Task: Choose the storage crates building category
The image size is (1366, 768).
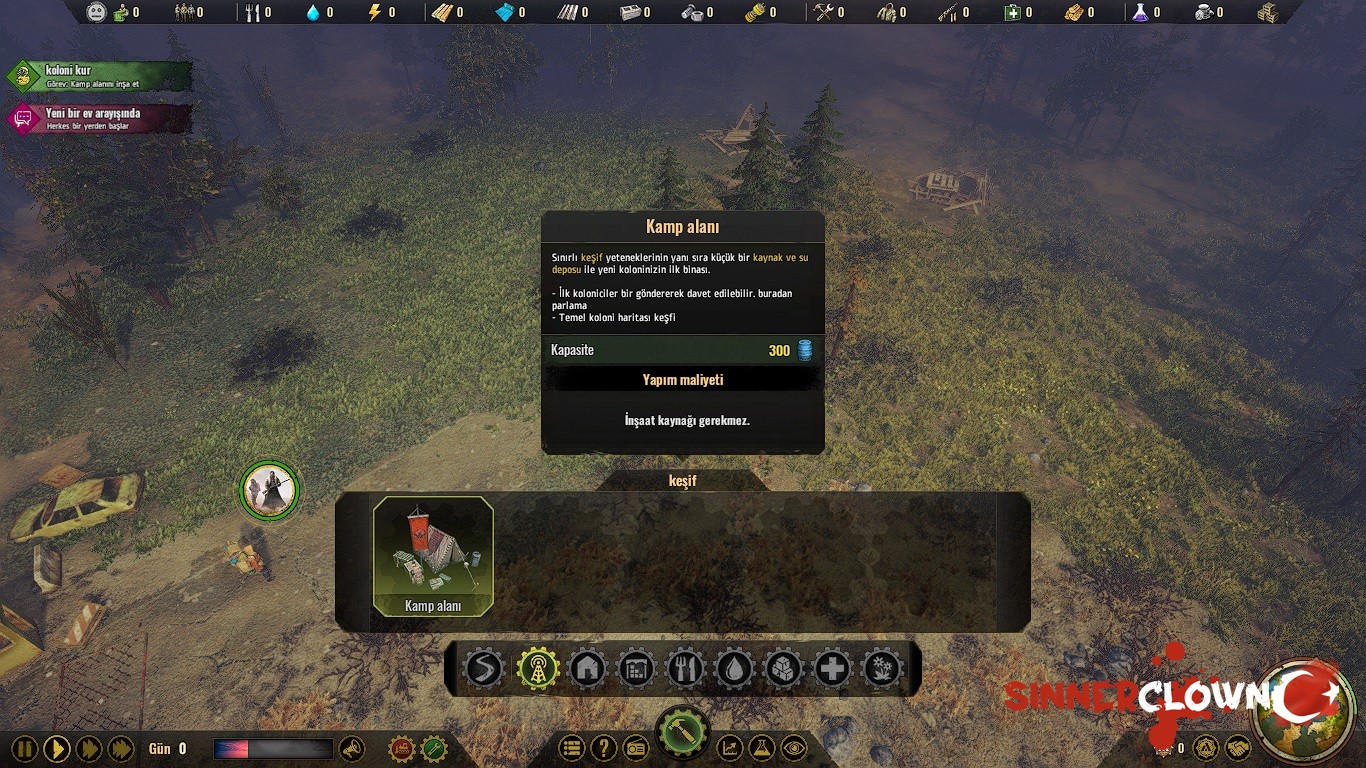Action: 783,668
